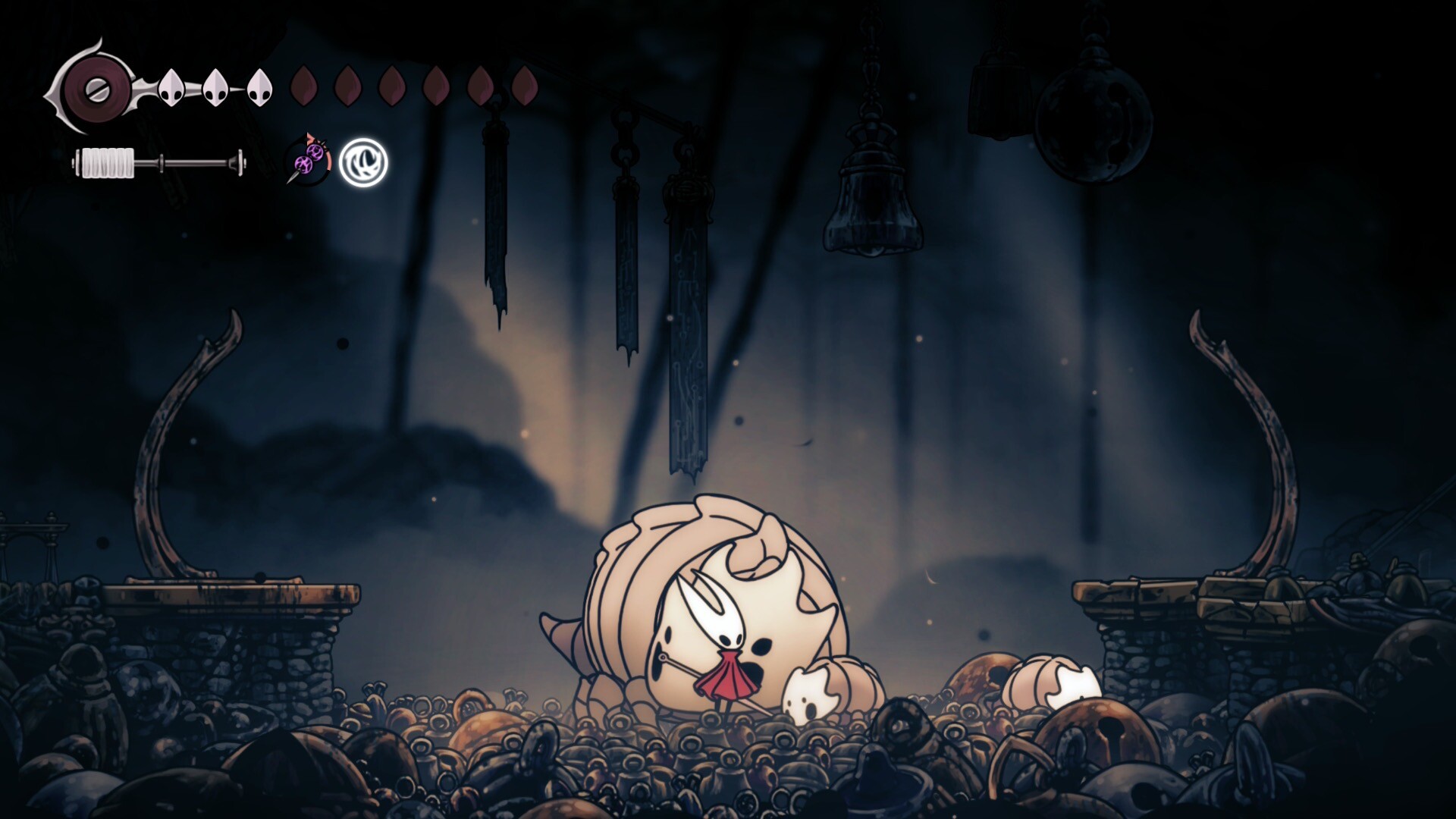Activate the glowing white swirl skill icon

pos(363,162)
